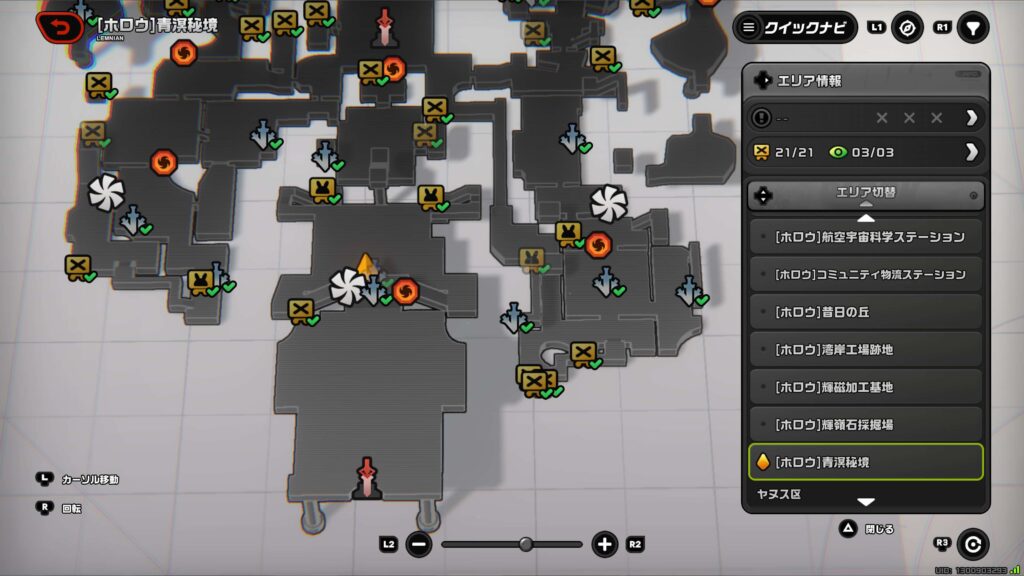
Task: Select コミュニティ物流ステーション area entry
Action: pyautogui.click(x=866, y=274)
